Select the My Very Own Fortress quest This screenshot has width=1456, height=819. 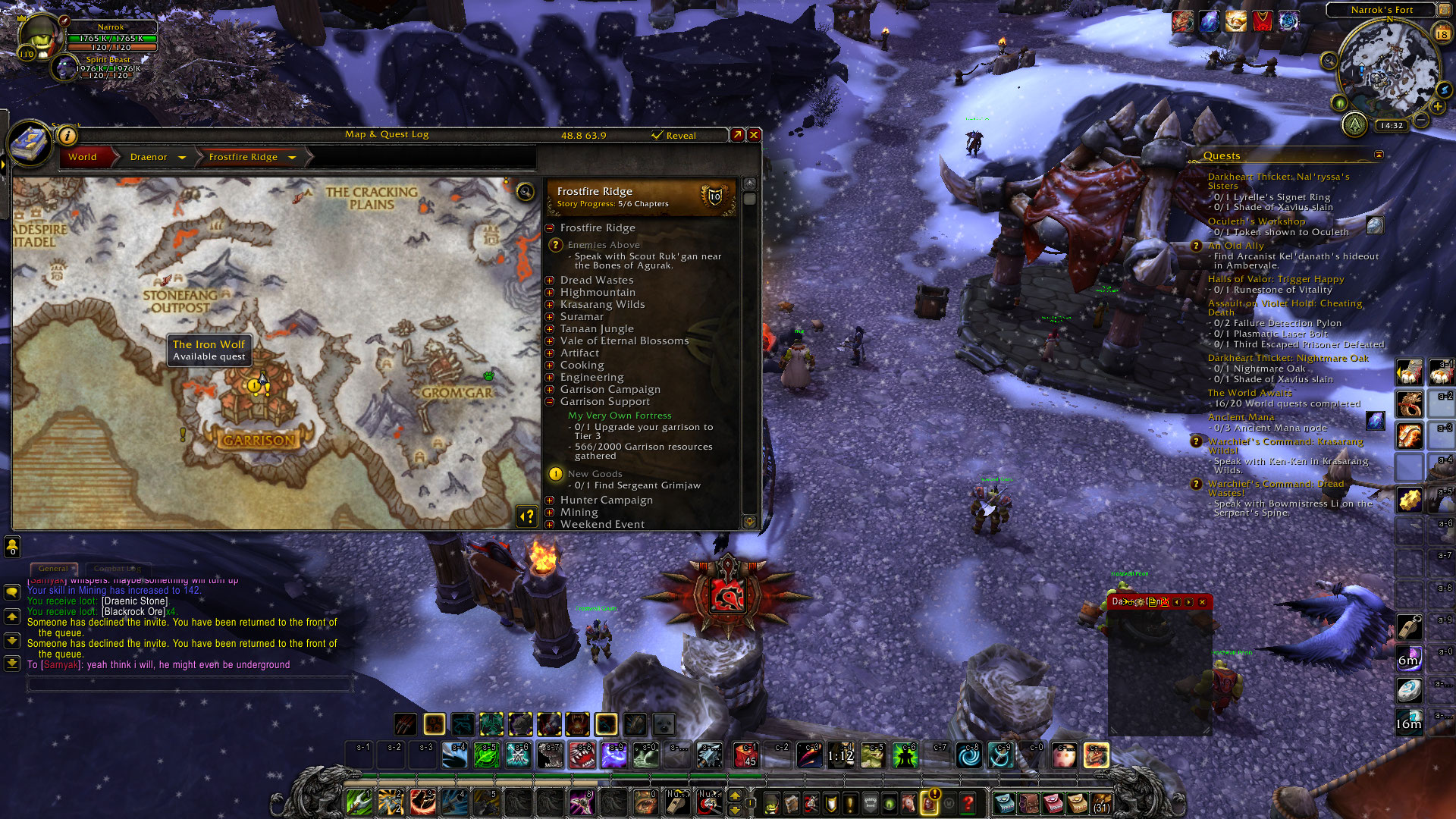click(620, 416)
